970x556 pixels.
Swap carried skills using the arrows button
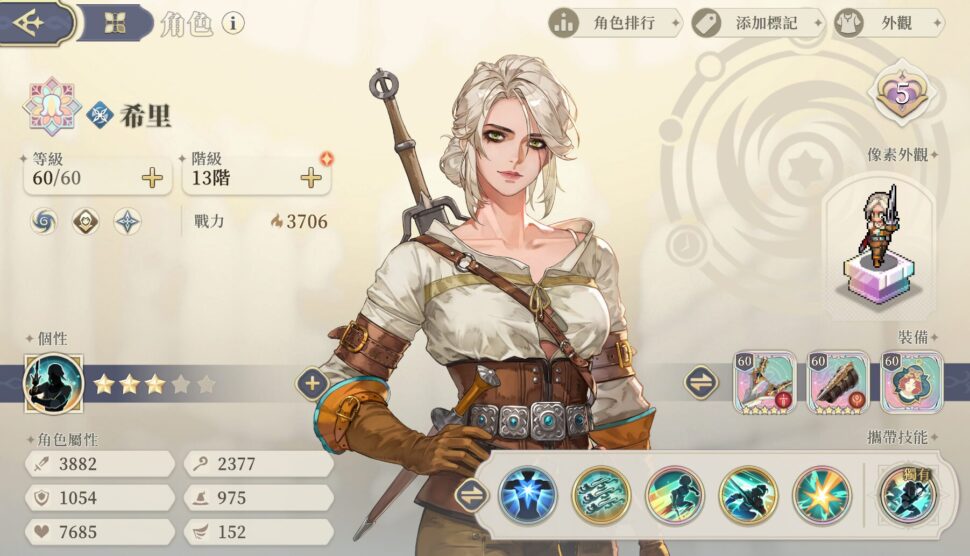471,495
